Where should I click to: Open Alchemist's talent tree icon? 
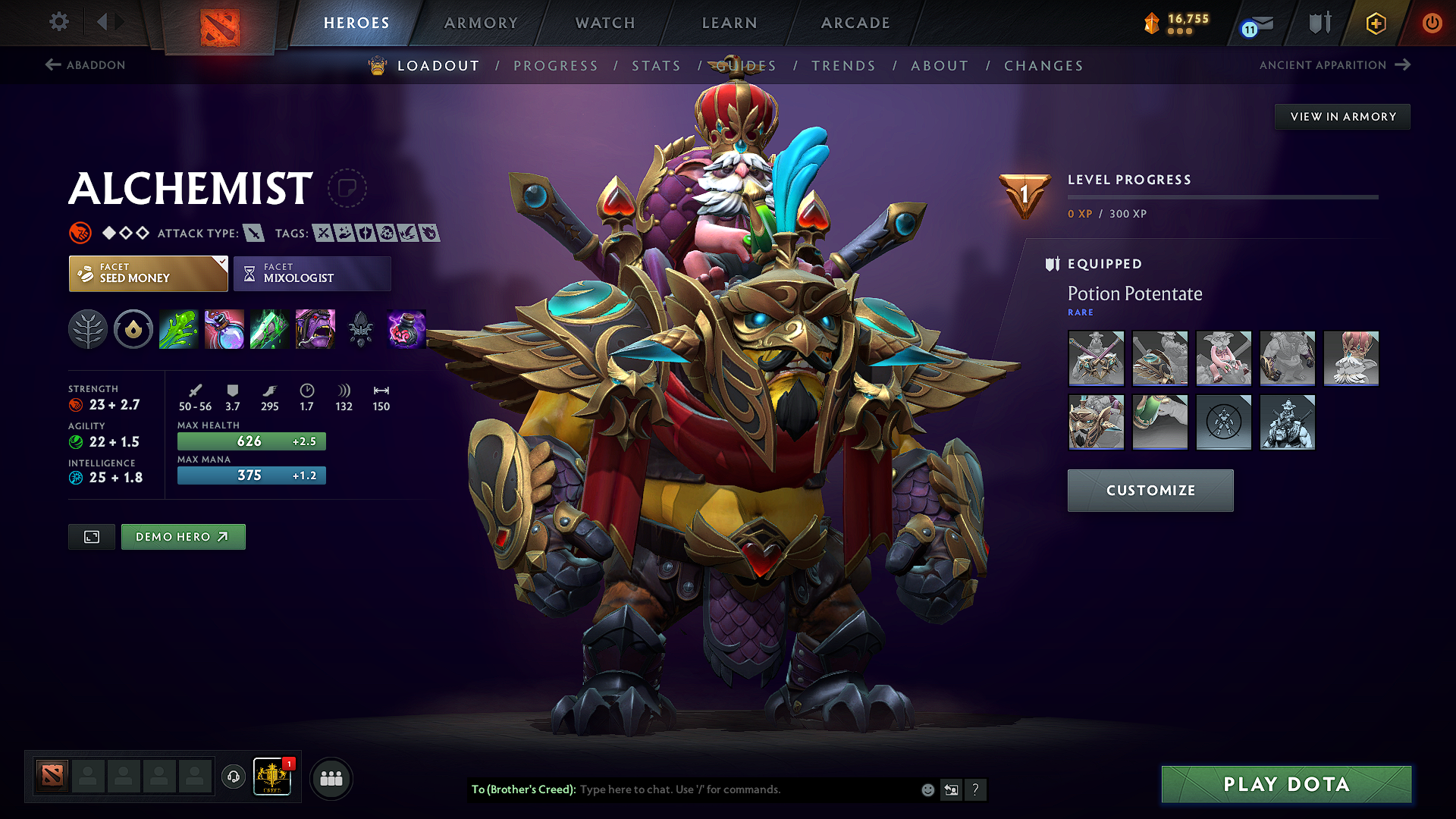click(87, 330)
